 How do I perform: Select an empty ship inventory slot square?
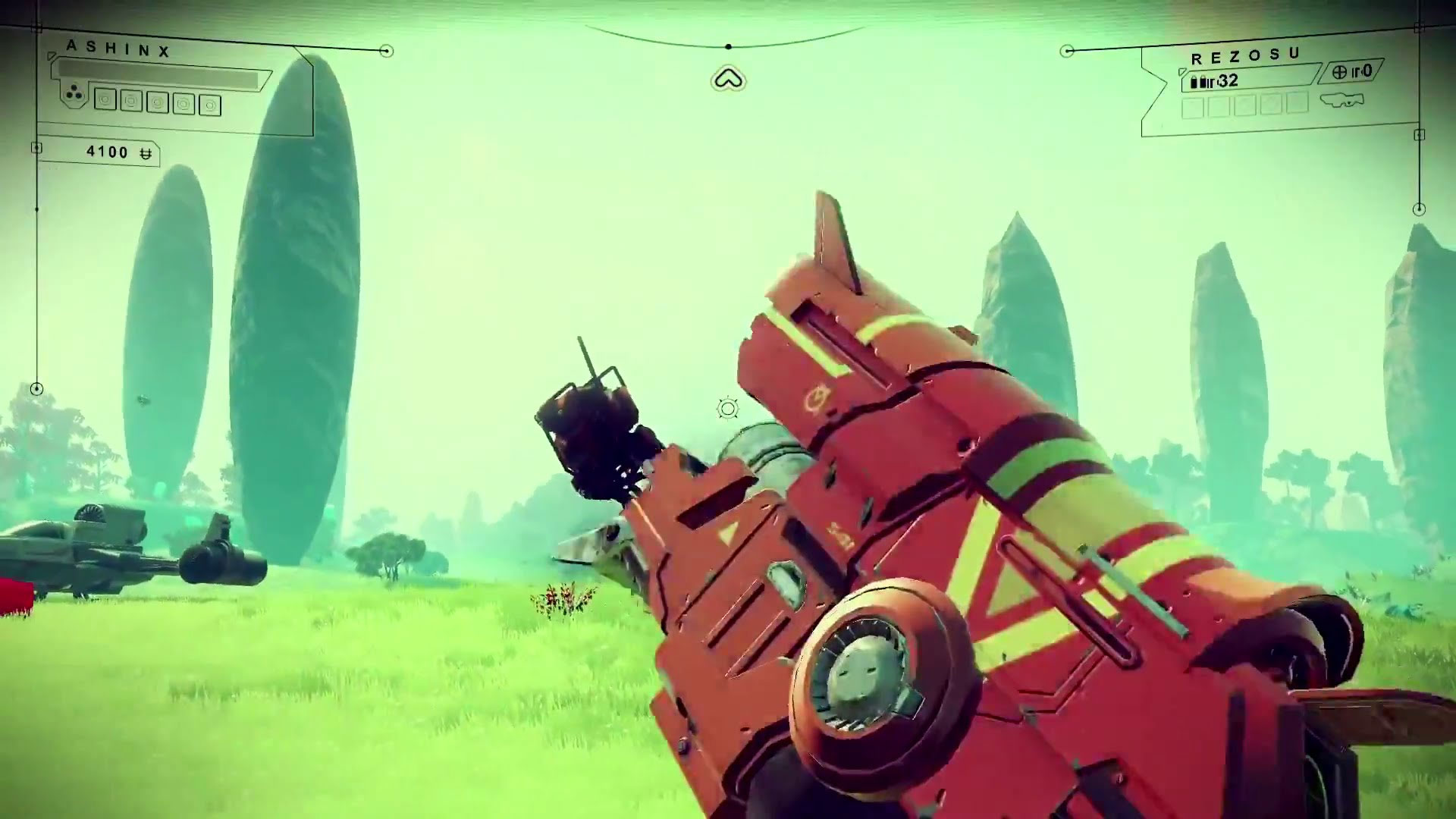[1194, 109]
